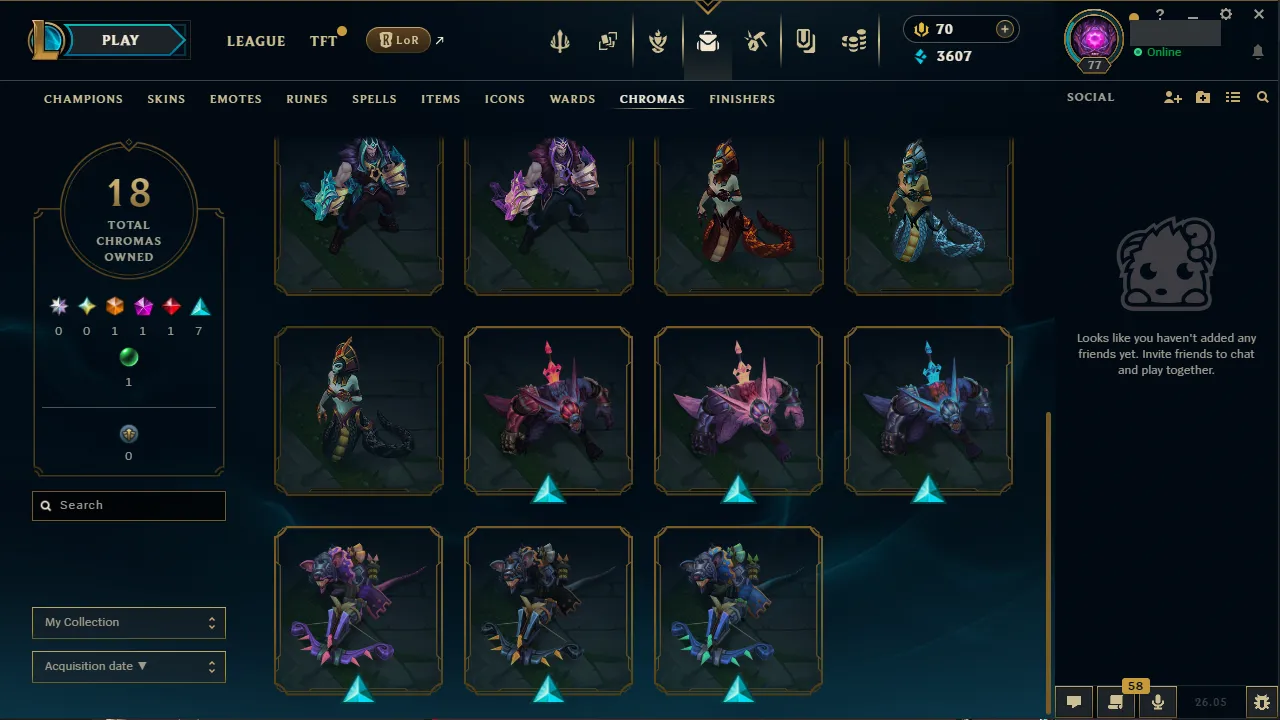Open notifications with the bell icon

pyautogui.click(x=1258, y=51)
